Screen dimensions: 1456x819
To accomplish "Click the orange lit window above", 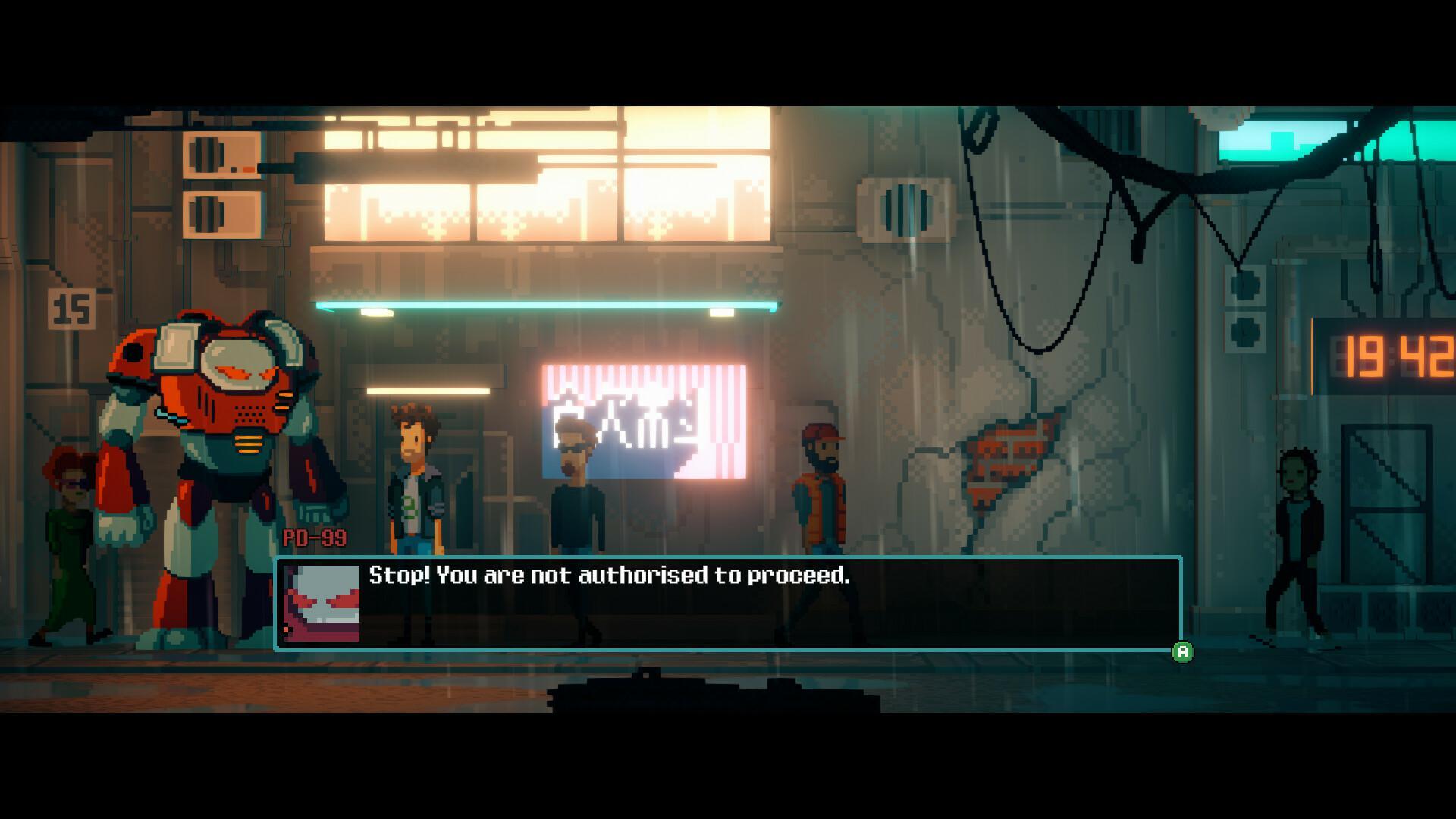I will point(531,182).
